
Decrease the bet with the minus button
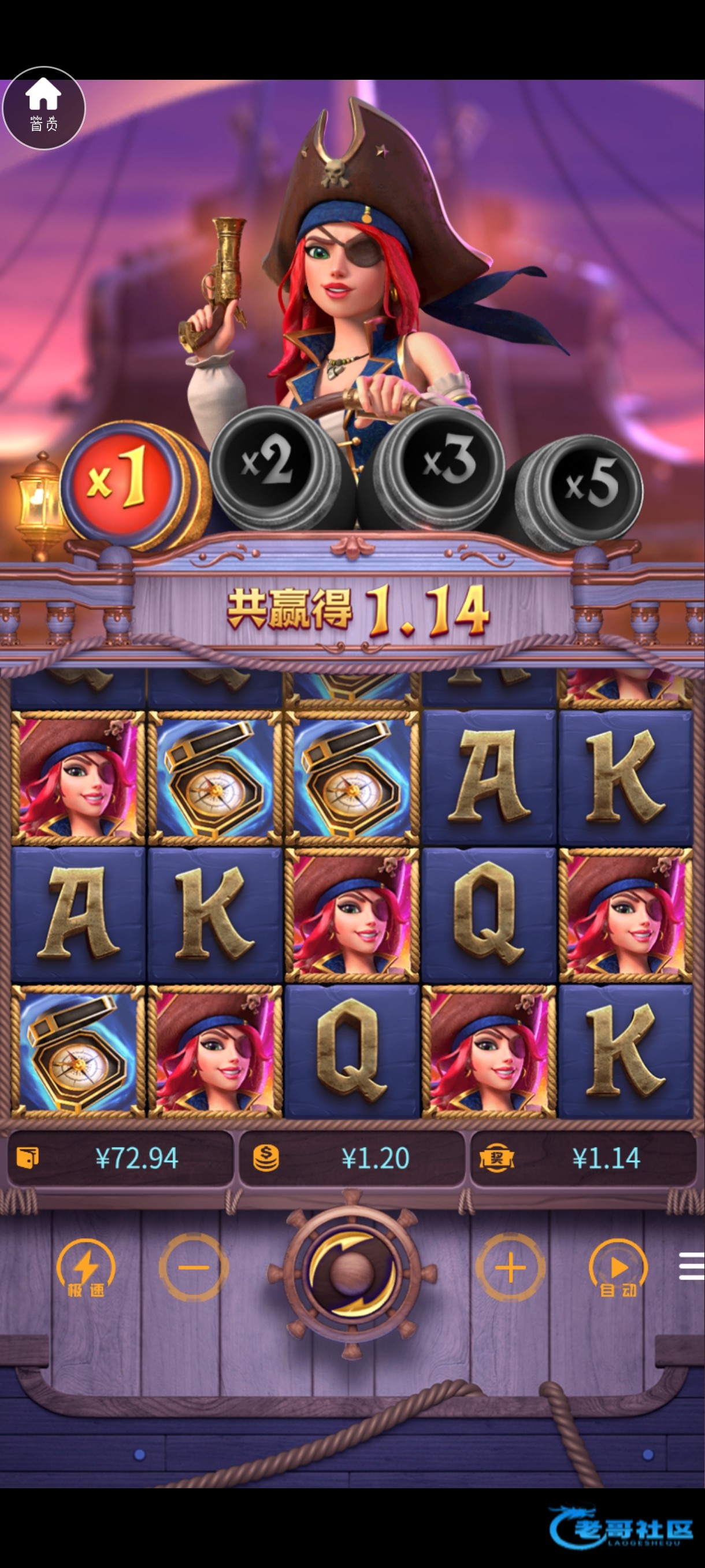pos(194,1269)
